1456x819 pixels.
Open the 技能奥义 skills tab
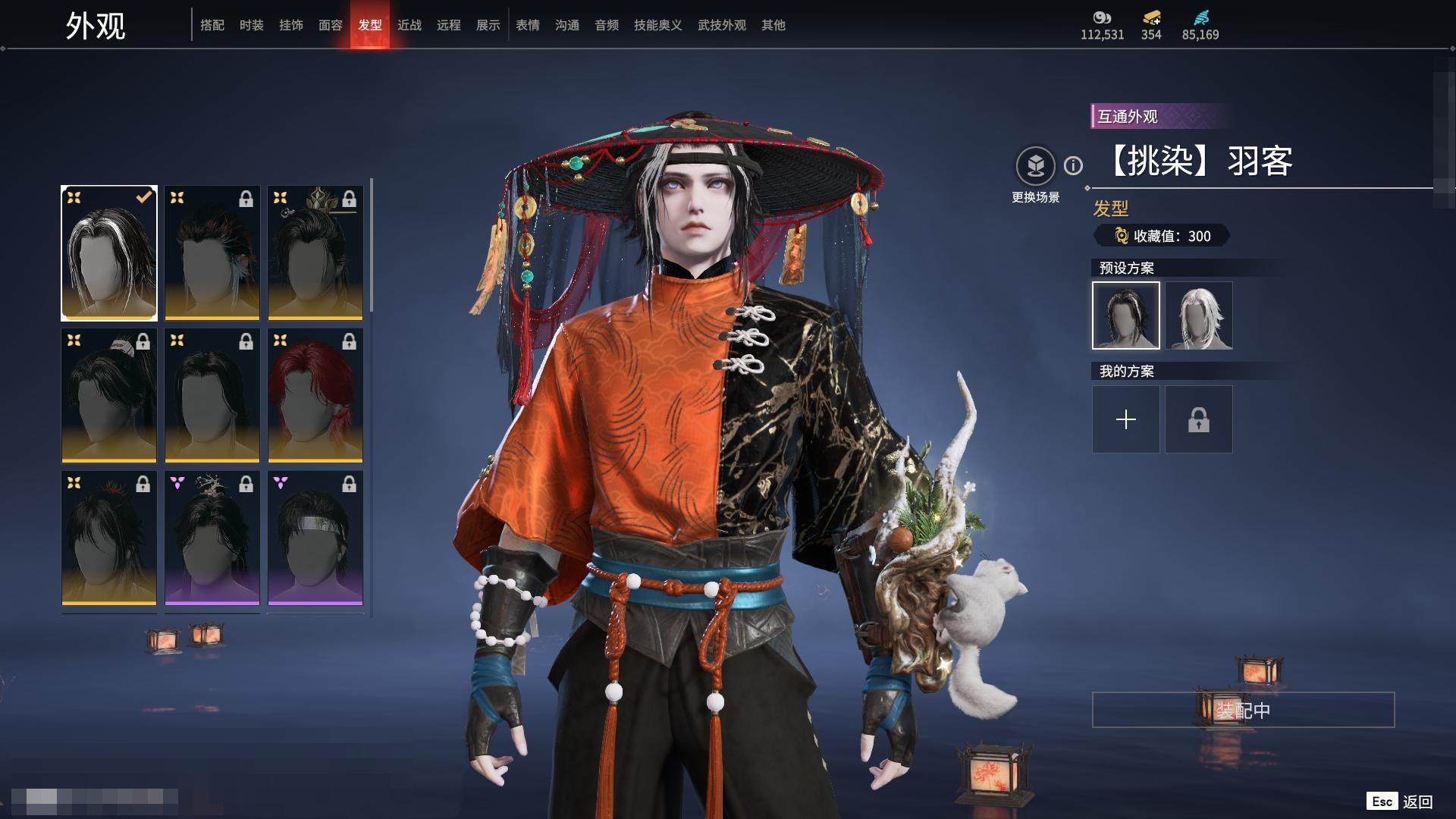tap(657, 25)
